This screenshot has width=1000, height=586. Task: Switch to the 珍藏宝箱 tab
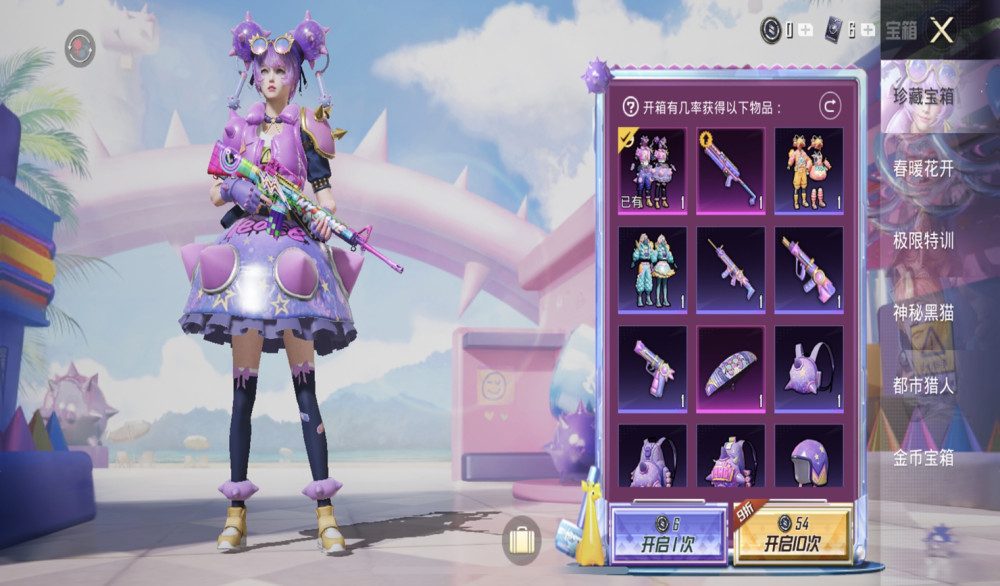click(x=923, y=96)
